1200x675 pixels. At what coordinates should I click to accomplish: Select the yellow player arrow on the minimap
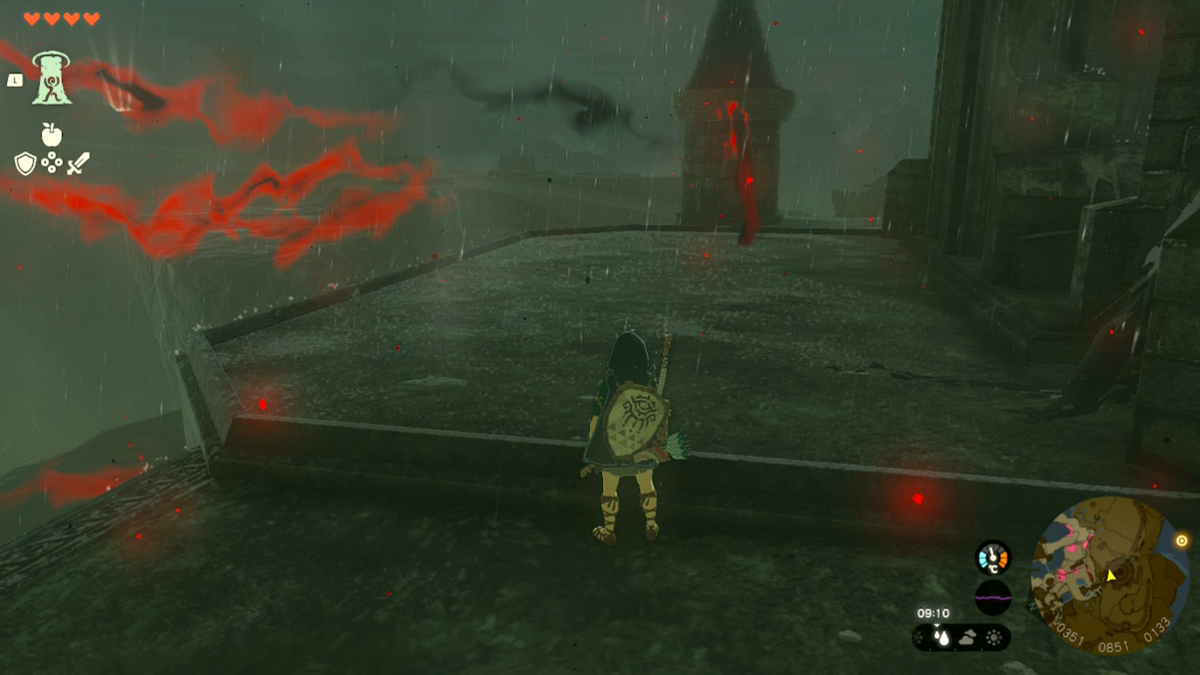pos(1110,575)
